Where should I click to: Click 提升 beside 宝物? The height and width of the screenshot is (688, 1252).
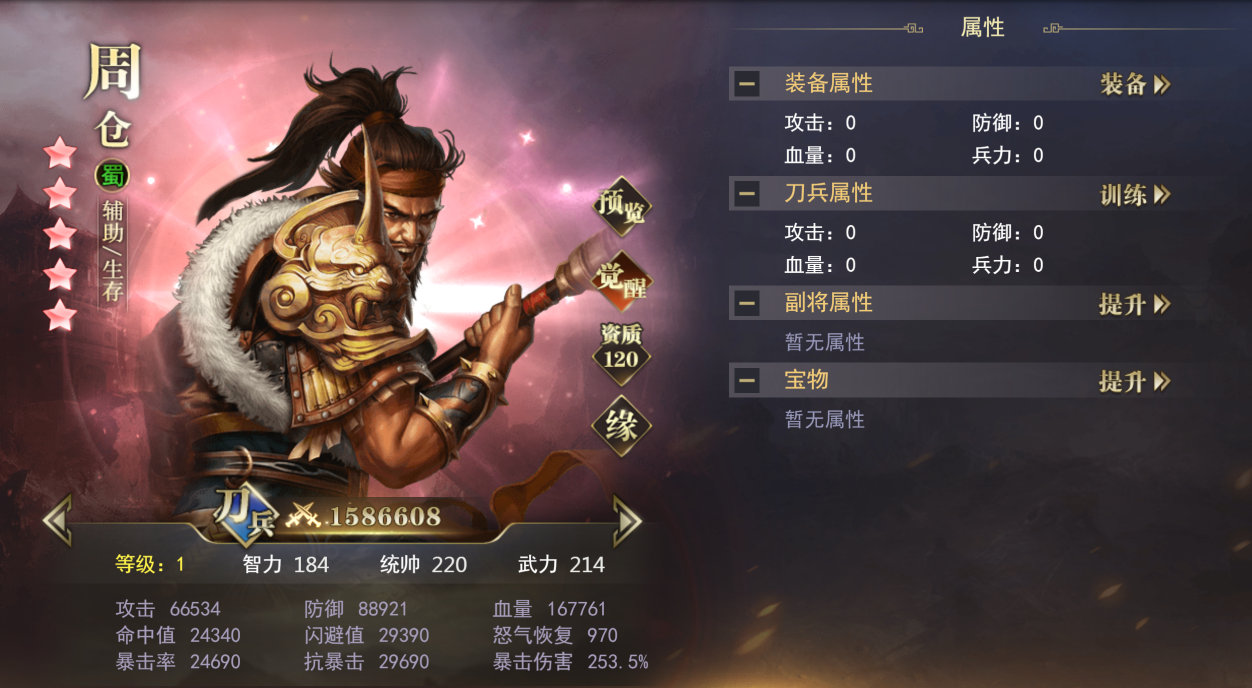(x=1135, y=381)
